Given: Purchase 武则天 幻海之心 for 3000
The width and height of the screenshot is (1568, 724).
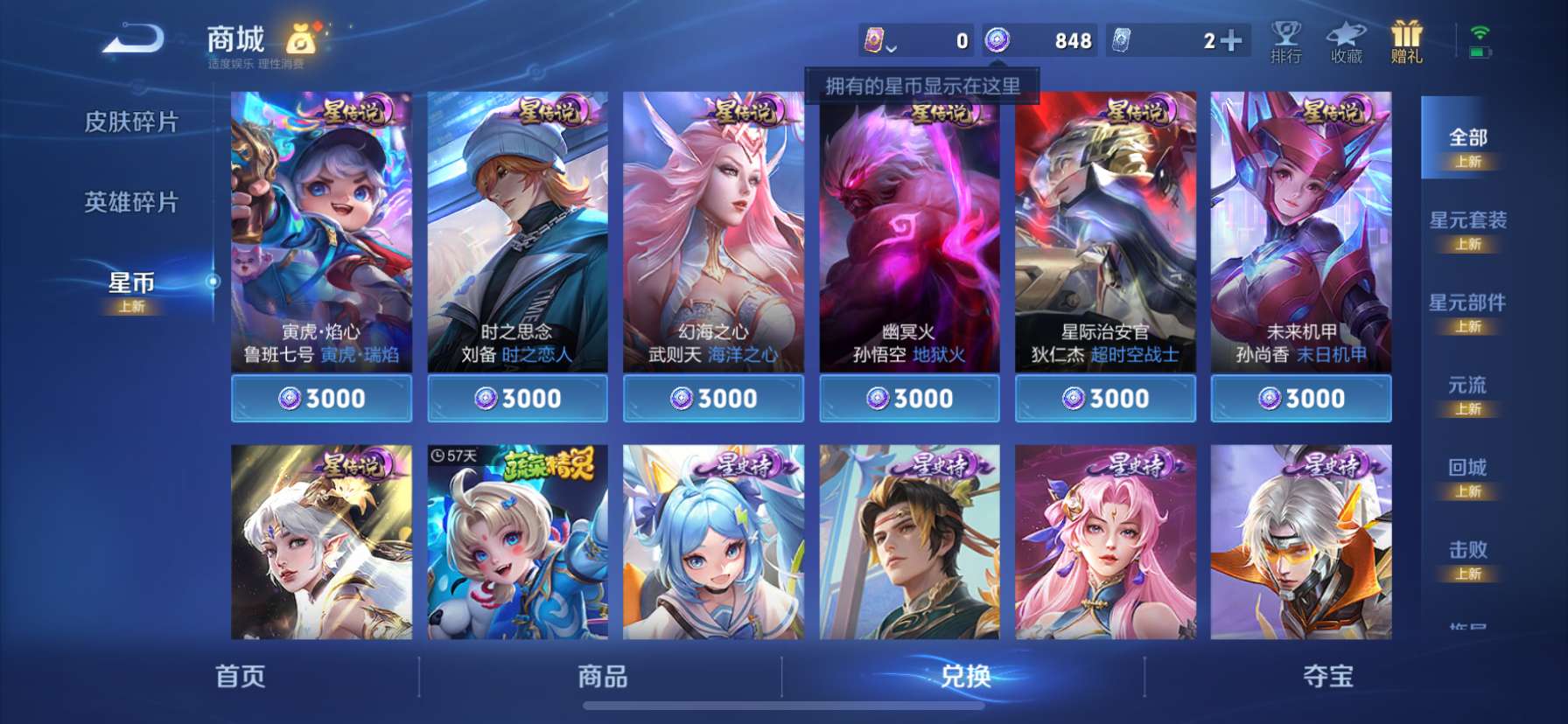Looking at the screenshot, I should coord(713,398).
